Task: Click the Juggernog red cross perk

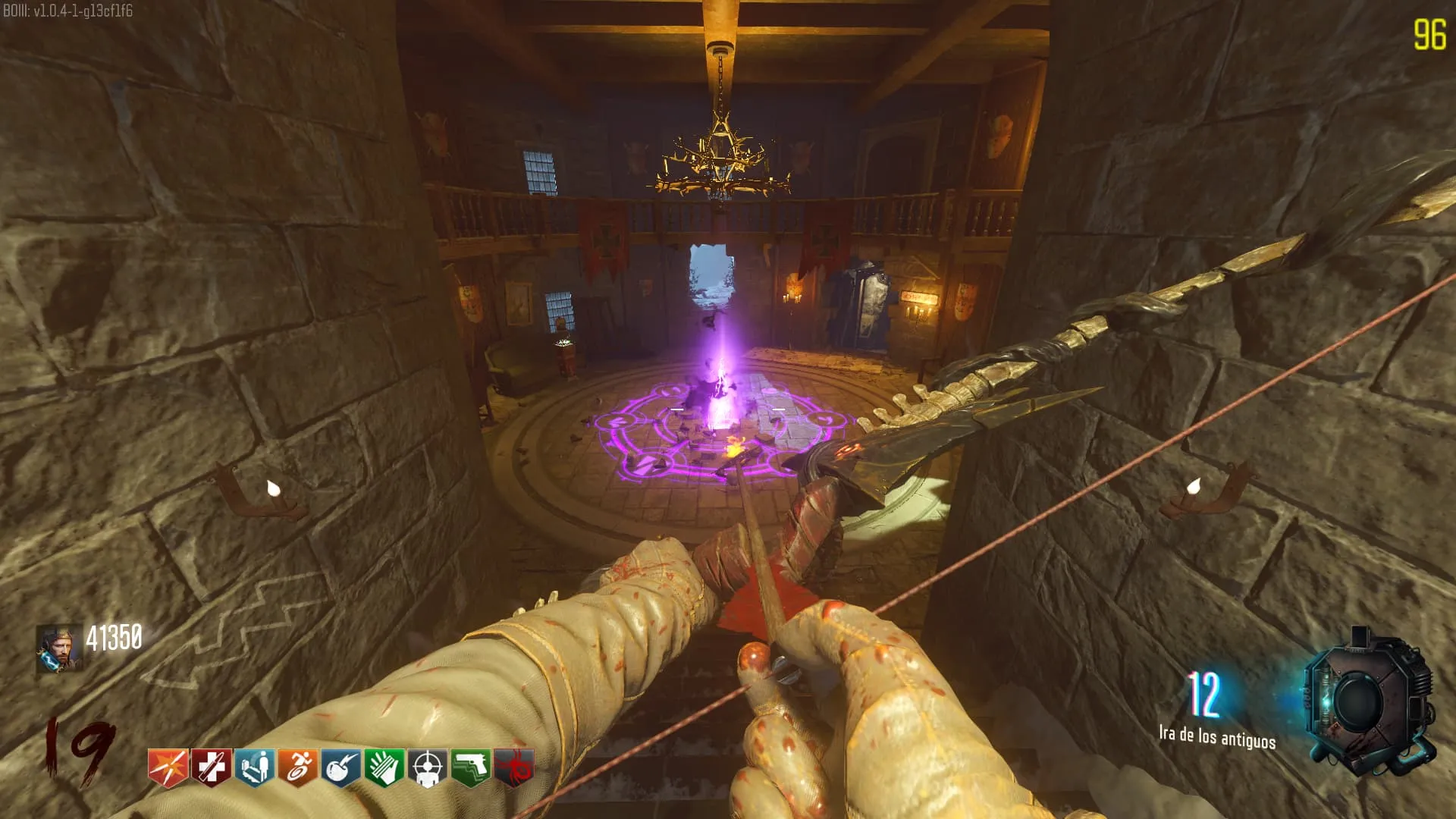Action: [x=211, y=768]
